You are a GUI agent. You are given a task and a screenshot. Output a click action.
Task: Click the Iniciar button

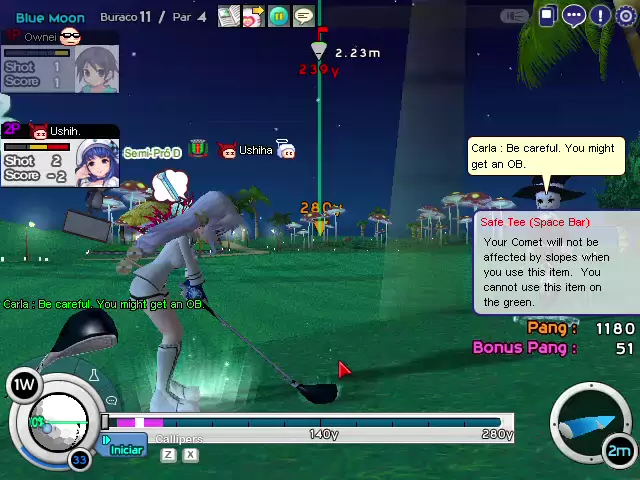(124, 449)
